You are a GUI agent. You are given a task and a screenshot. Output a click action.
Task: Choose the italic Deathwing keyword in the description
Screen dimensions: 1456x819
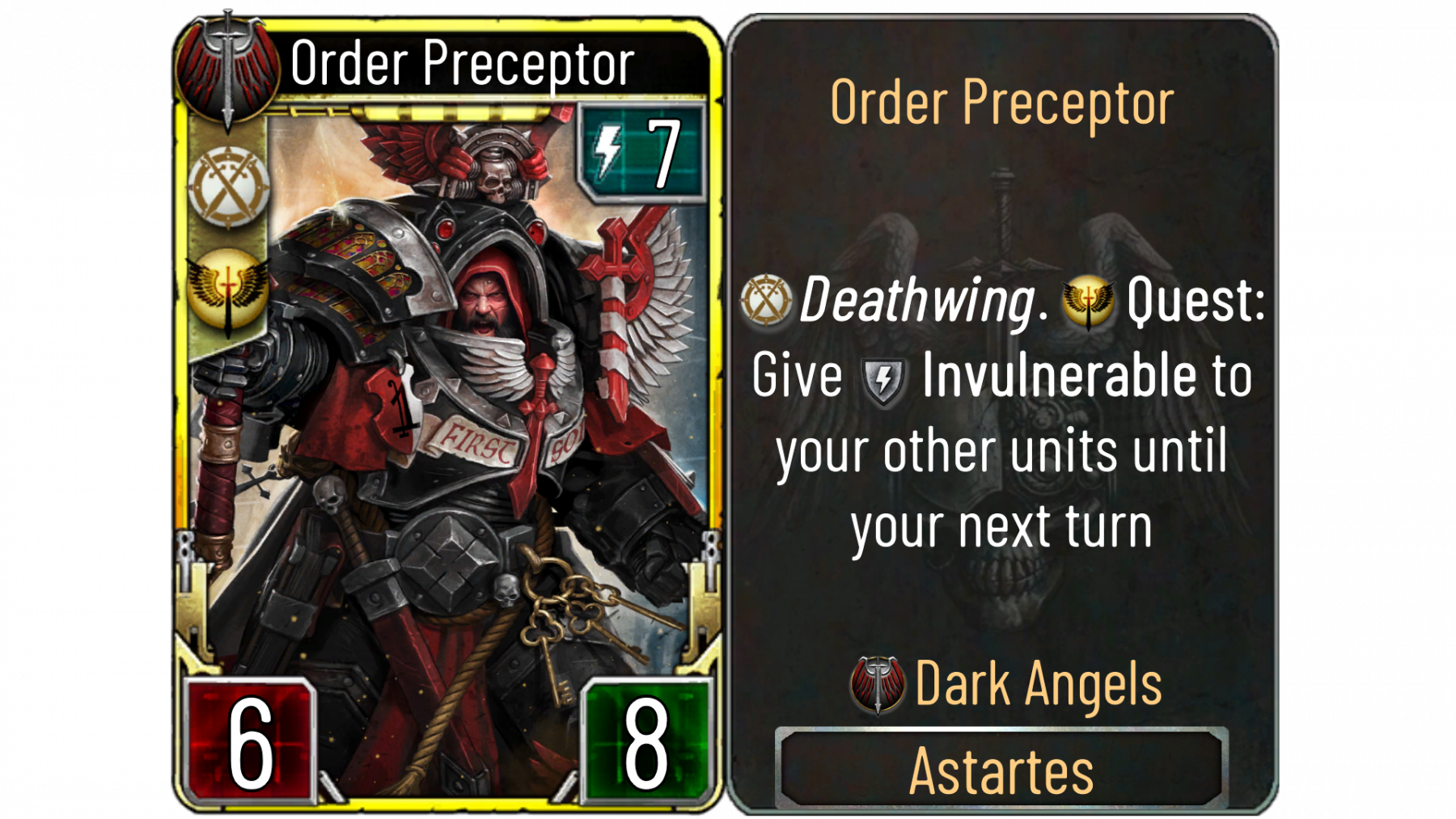pyautogui.click(x=917, y=300)
